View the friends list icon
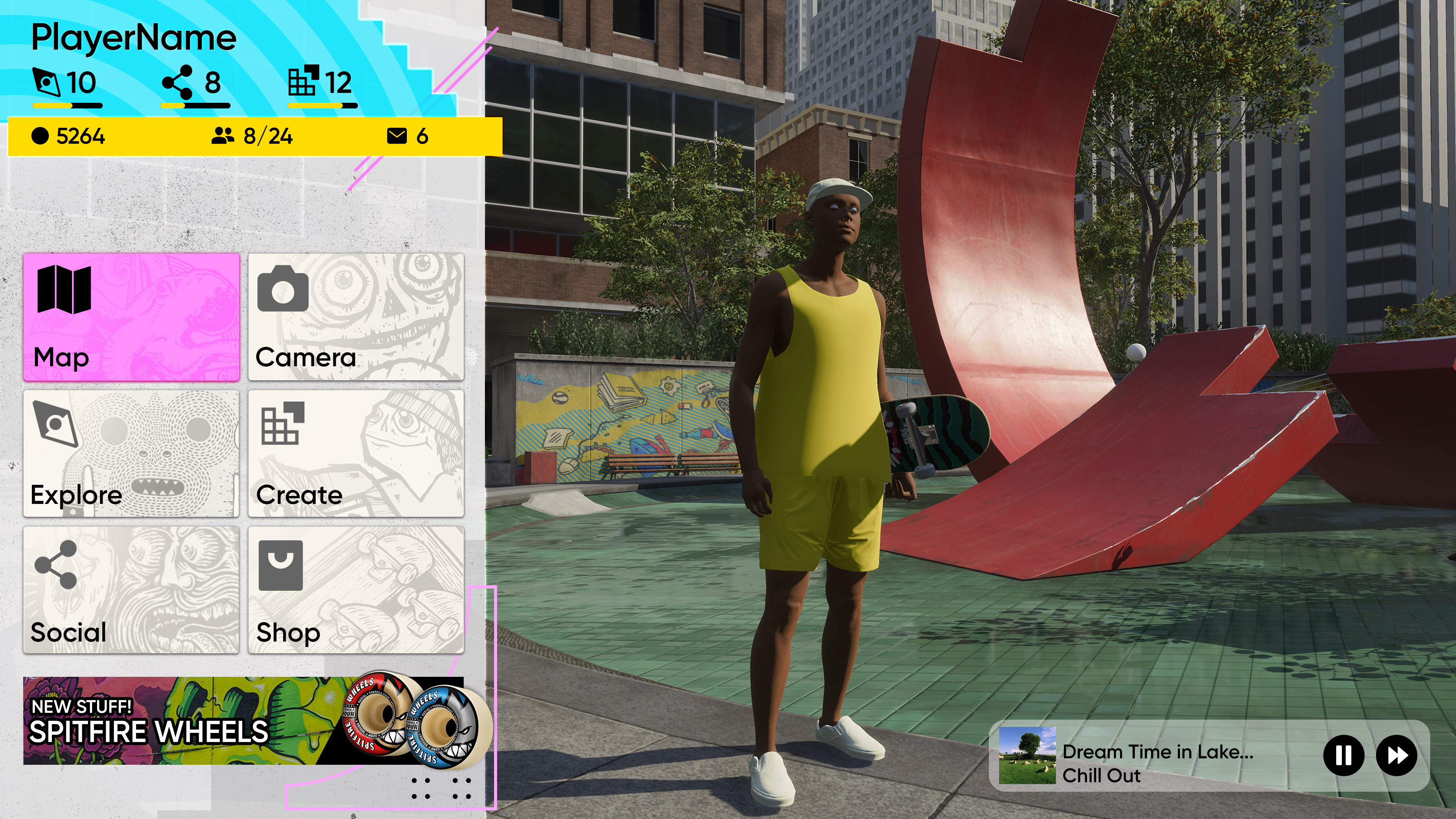This screenshot has width=1456, height=819. (x=223, y=136)
